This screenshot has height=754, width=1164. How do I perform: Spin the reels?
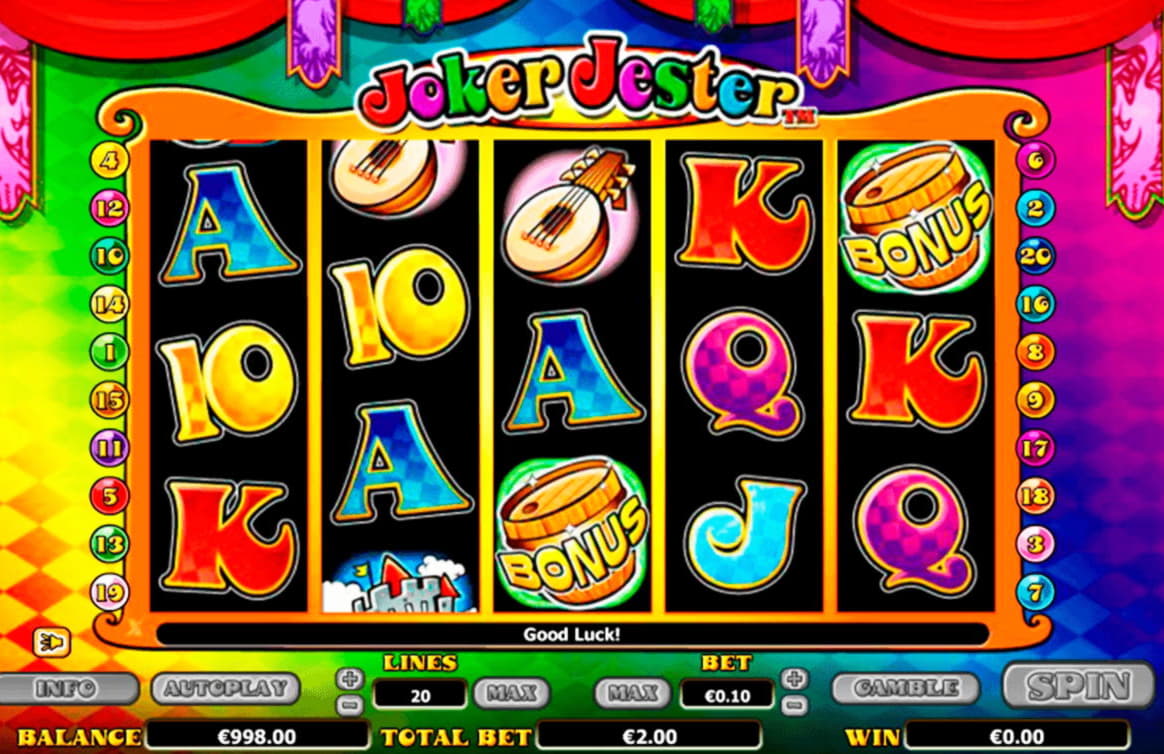1078,687
